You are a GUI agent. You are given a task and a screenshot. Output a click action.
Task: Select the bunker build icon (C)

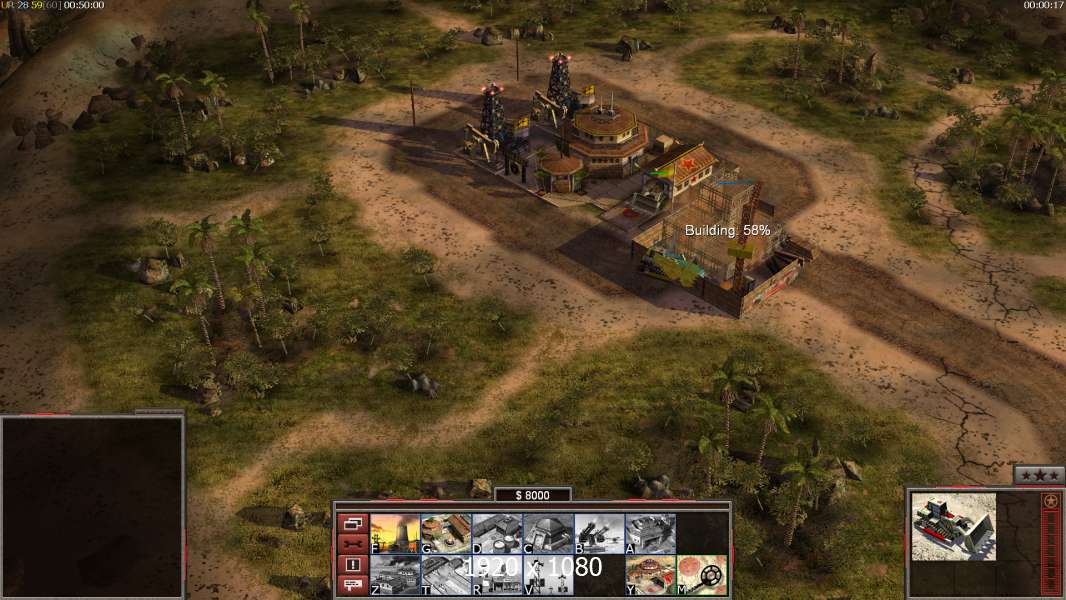tap(548, 533)
